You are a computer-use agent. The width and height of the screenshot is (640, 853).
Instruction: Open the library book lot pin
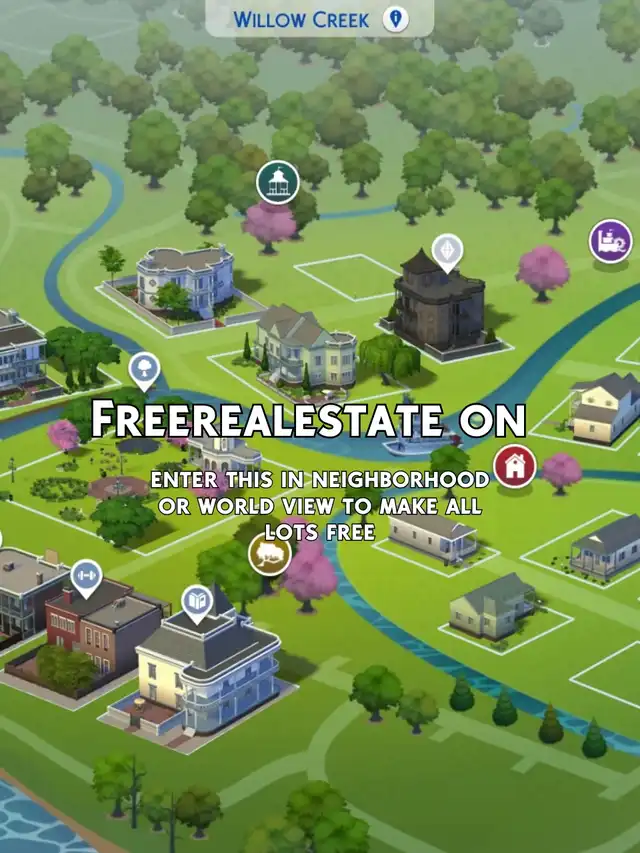[197, 601]
